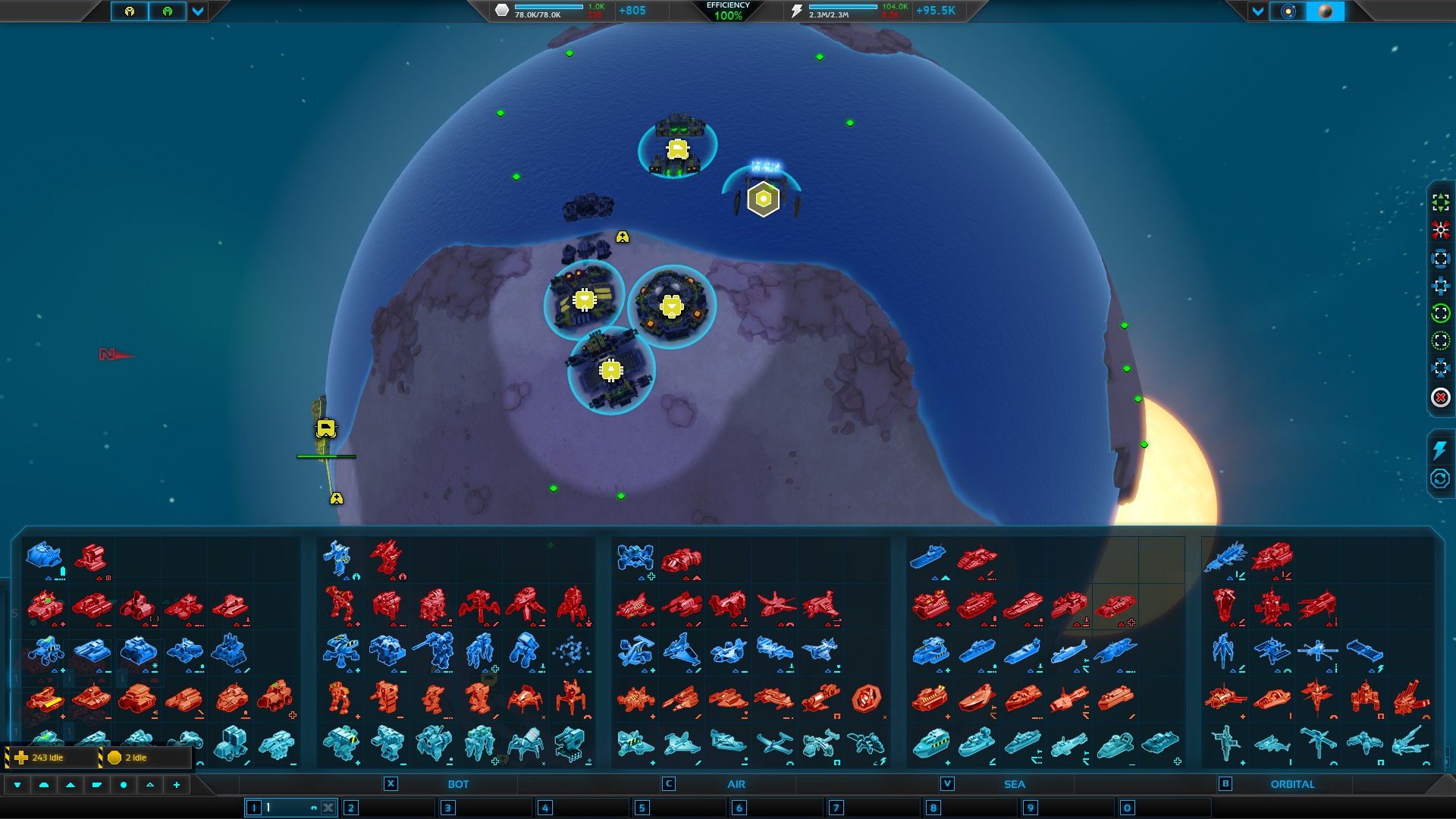
Task: Select the yellow commander player icon
Action: point(130,11)
